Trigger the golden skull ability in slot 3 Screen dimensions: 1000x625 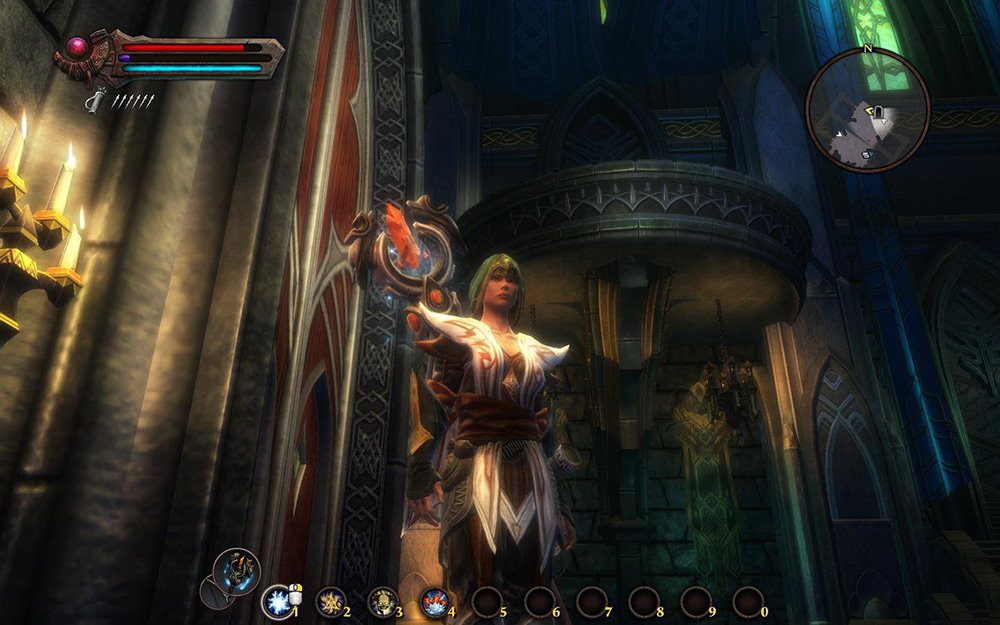tap(381, 601)
